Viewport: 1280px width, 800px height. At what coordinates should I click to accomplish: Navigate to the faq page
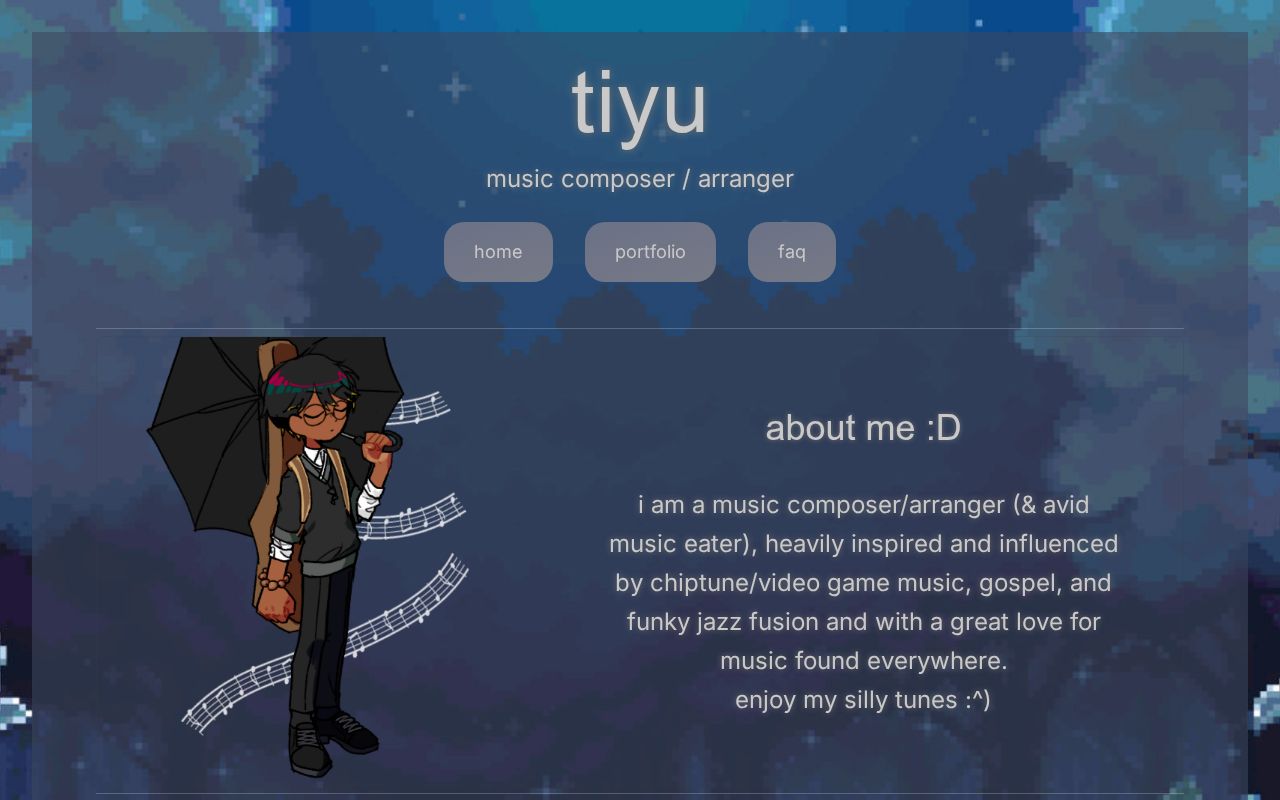[x=791, y=252]
